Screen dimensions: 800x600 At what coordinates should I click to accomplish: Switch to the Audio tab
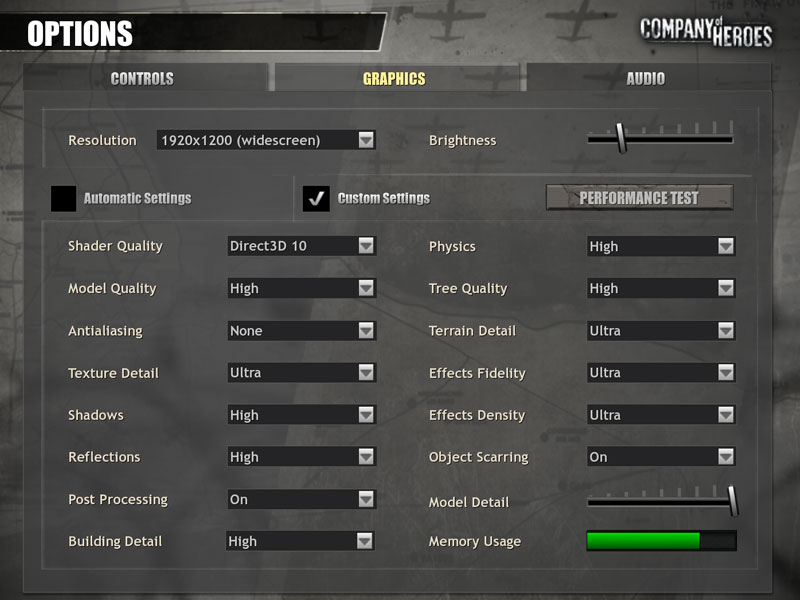[x=645, y=78]
